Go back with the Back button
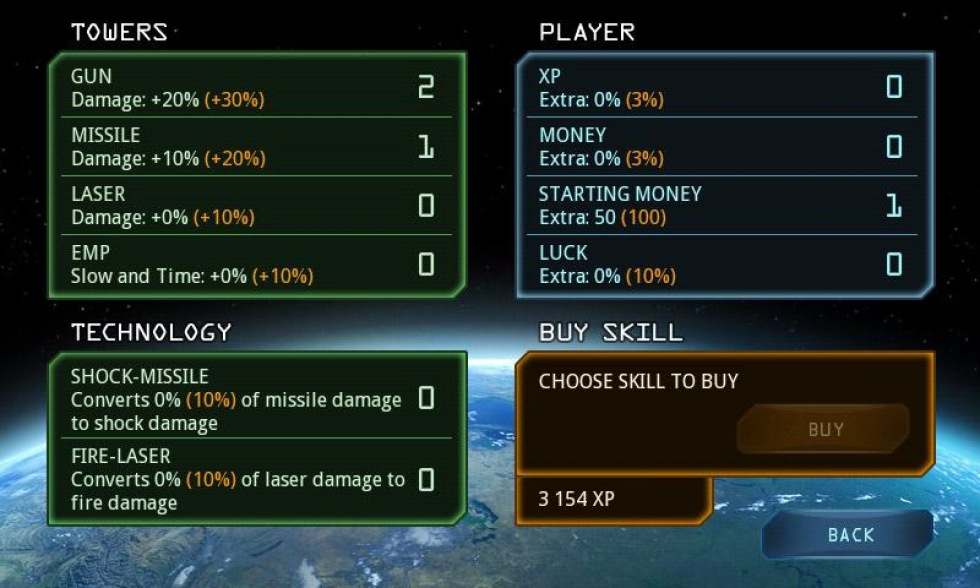The width and height of the screenshot is (980, 588). point(849,535)
